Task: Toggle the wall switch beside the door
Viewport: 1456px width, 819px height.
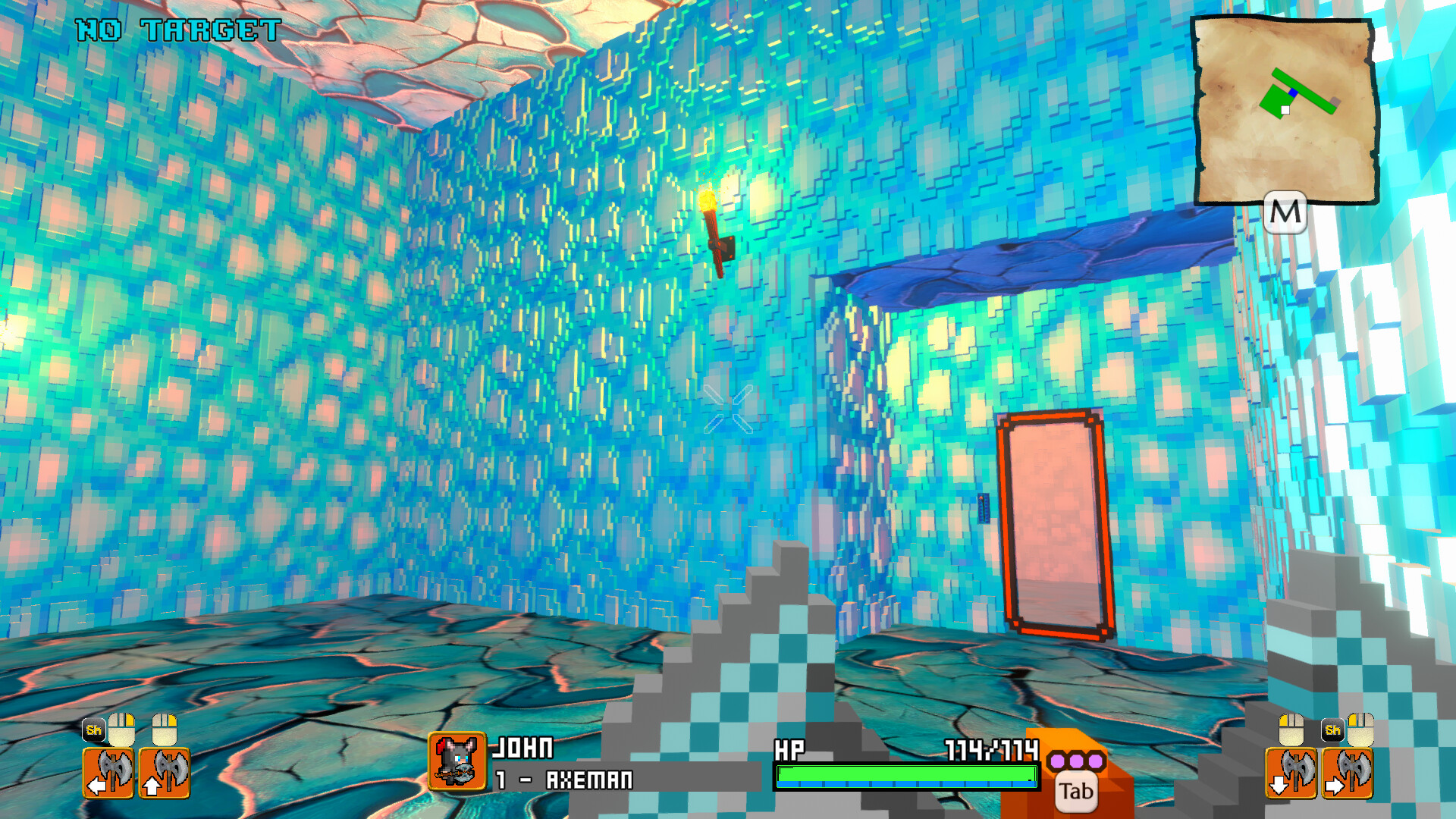Action: (984, 508)
